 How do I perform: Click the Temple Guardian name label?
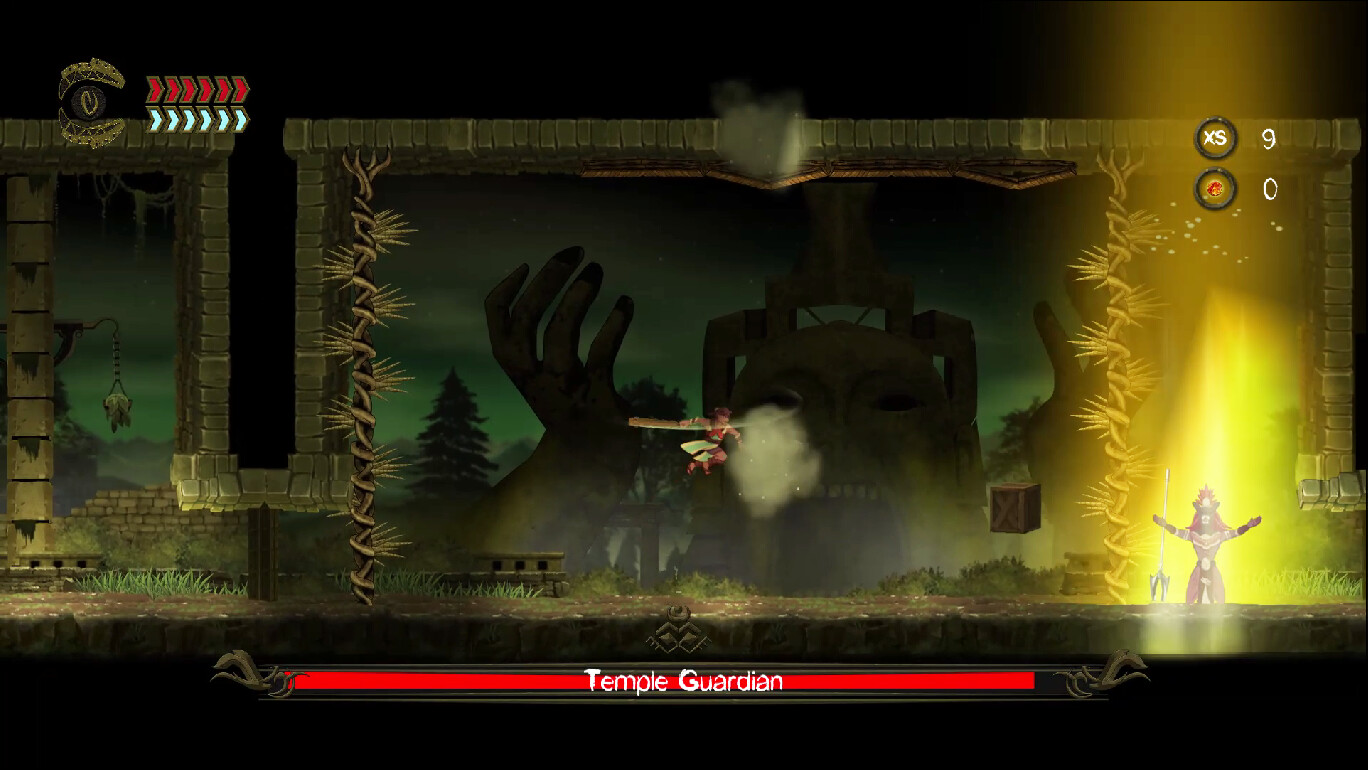coord(682,681)
